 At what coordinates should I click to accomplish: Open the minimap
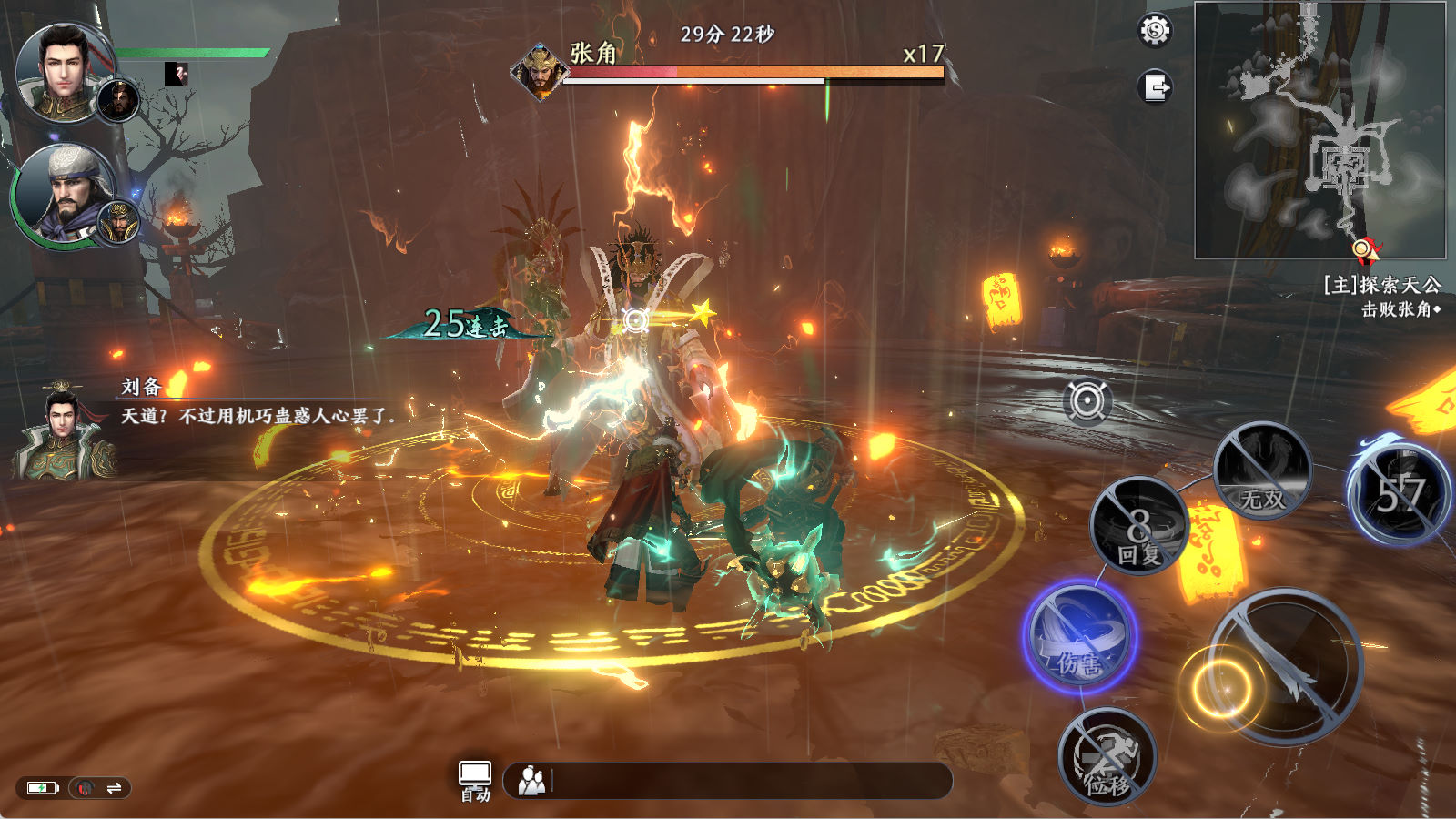coord(1319,130)
